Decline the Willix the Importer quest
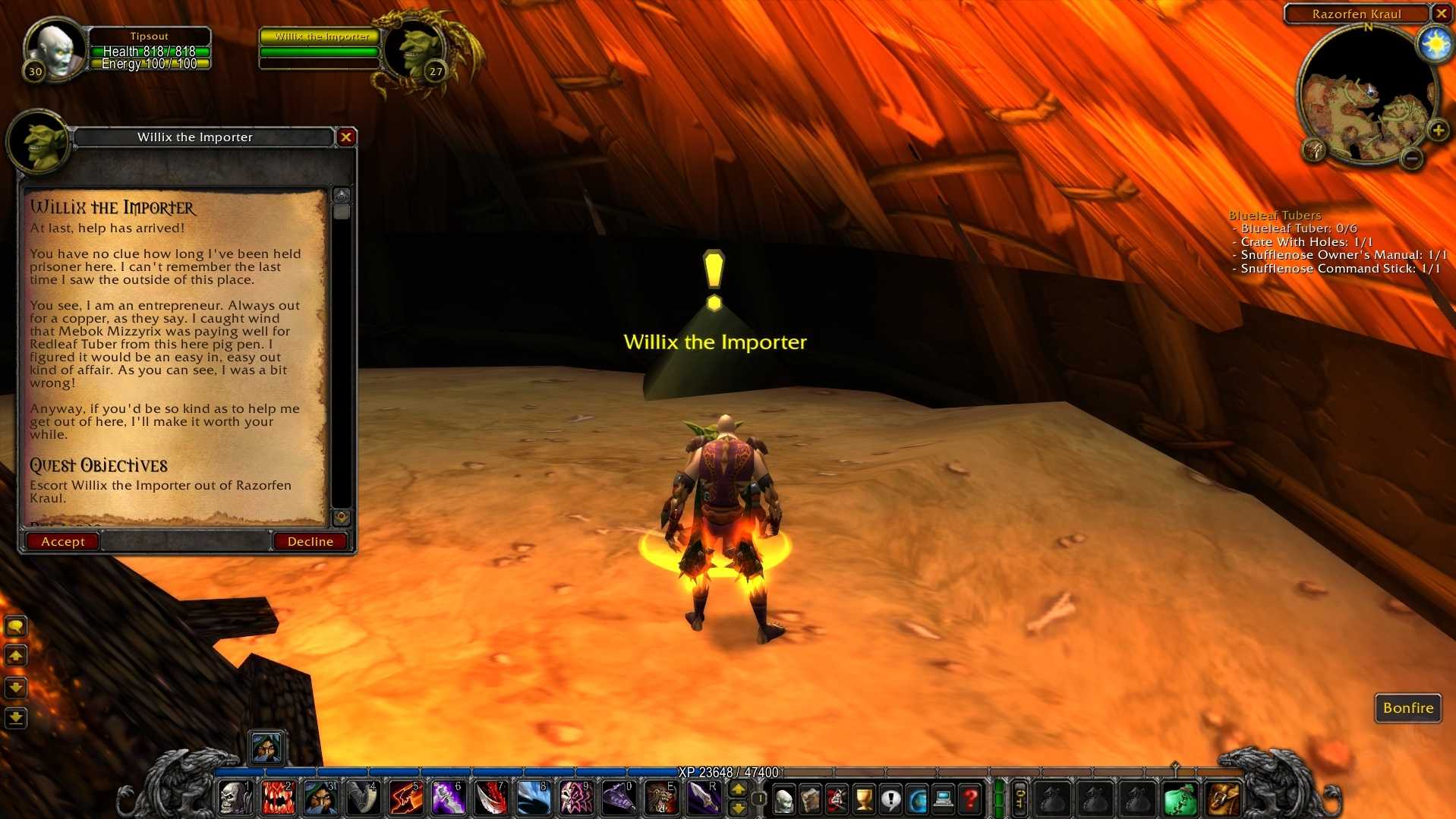The height and width of the screenshot is (819, 1456). tap(310, 541)
